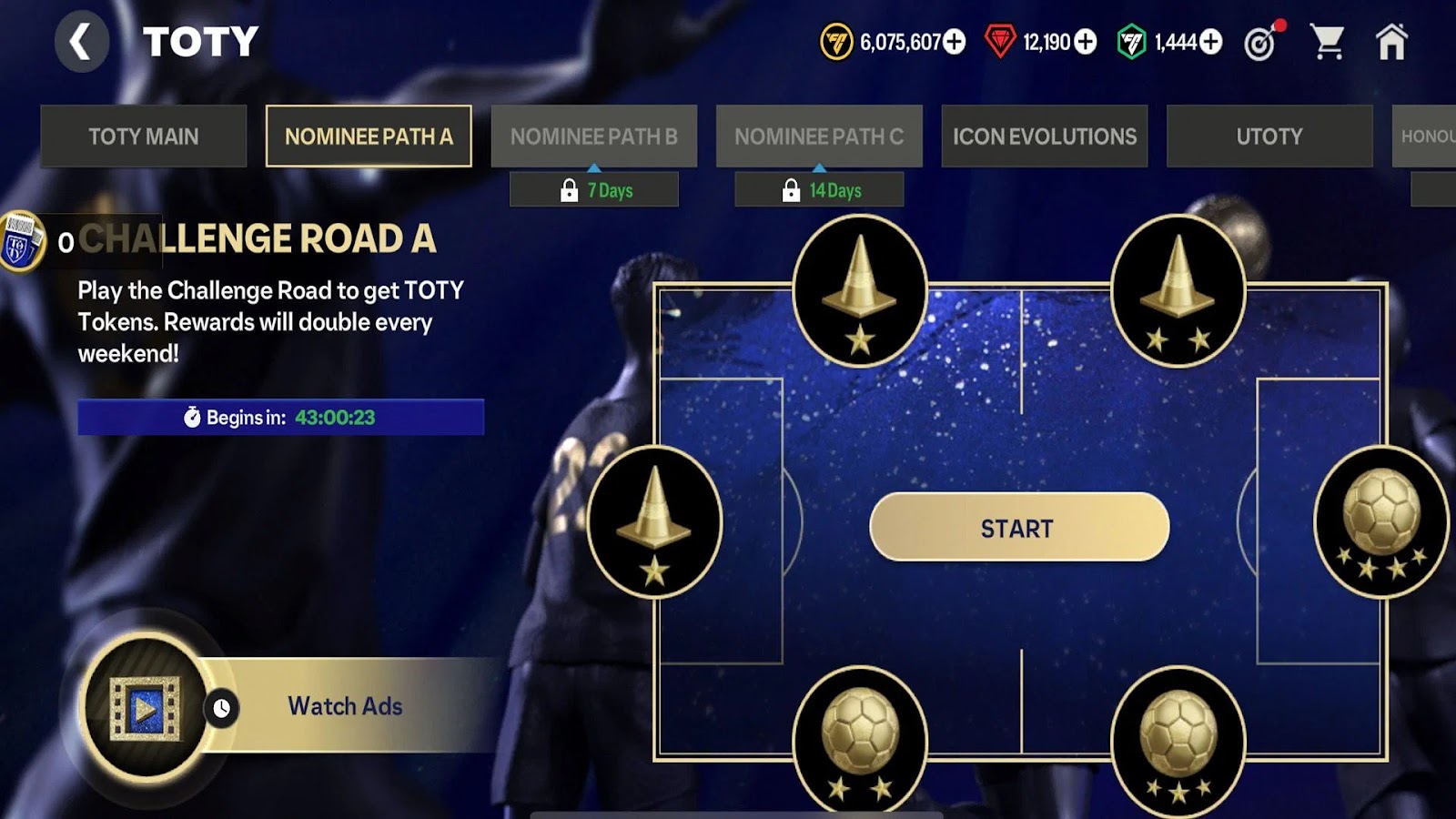This screenshot has width=1456, height=819.
Task: Open the 14 Days locked NOMINEE PATH C
Action: pos(819,190)
